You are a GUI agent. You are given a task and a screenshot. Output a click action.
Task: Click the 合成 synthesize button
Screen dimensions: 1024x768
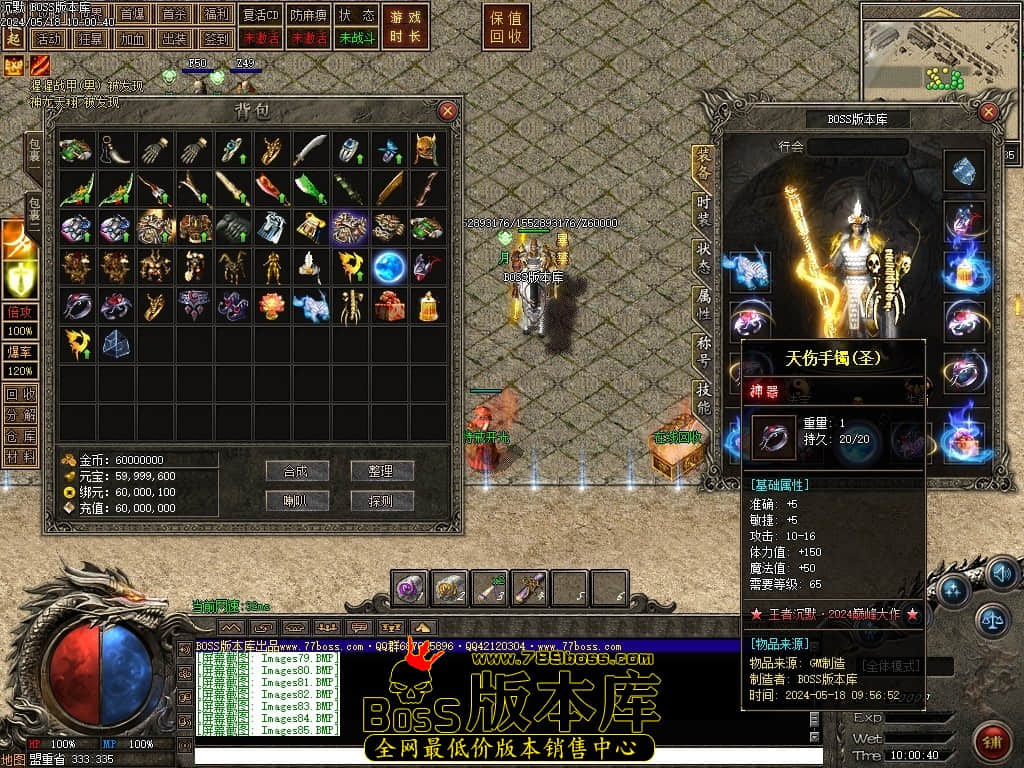tap(297, 471)
